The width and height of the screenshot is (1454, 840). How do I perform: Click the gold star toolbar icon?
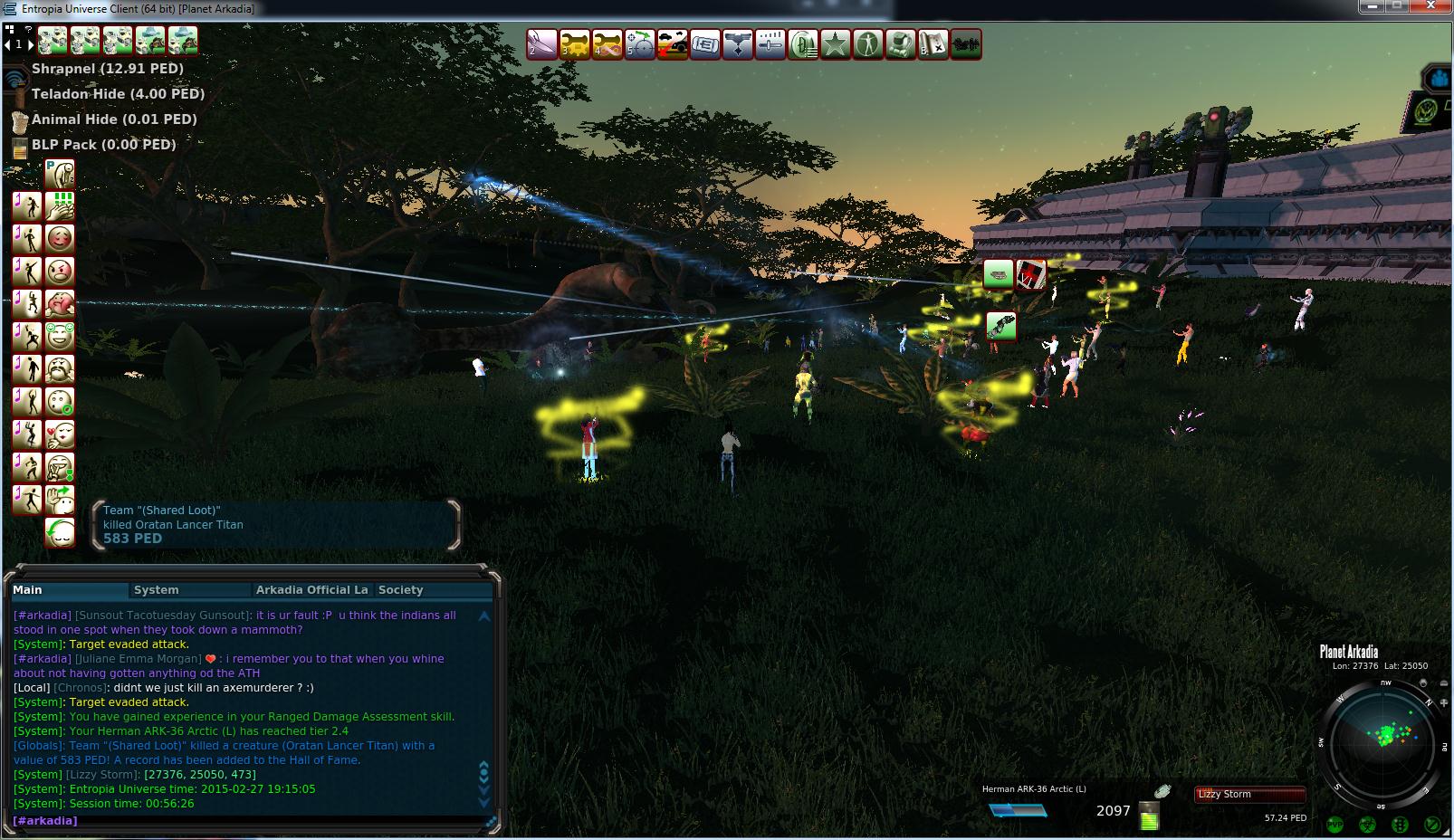tap(836, 44)
